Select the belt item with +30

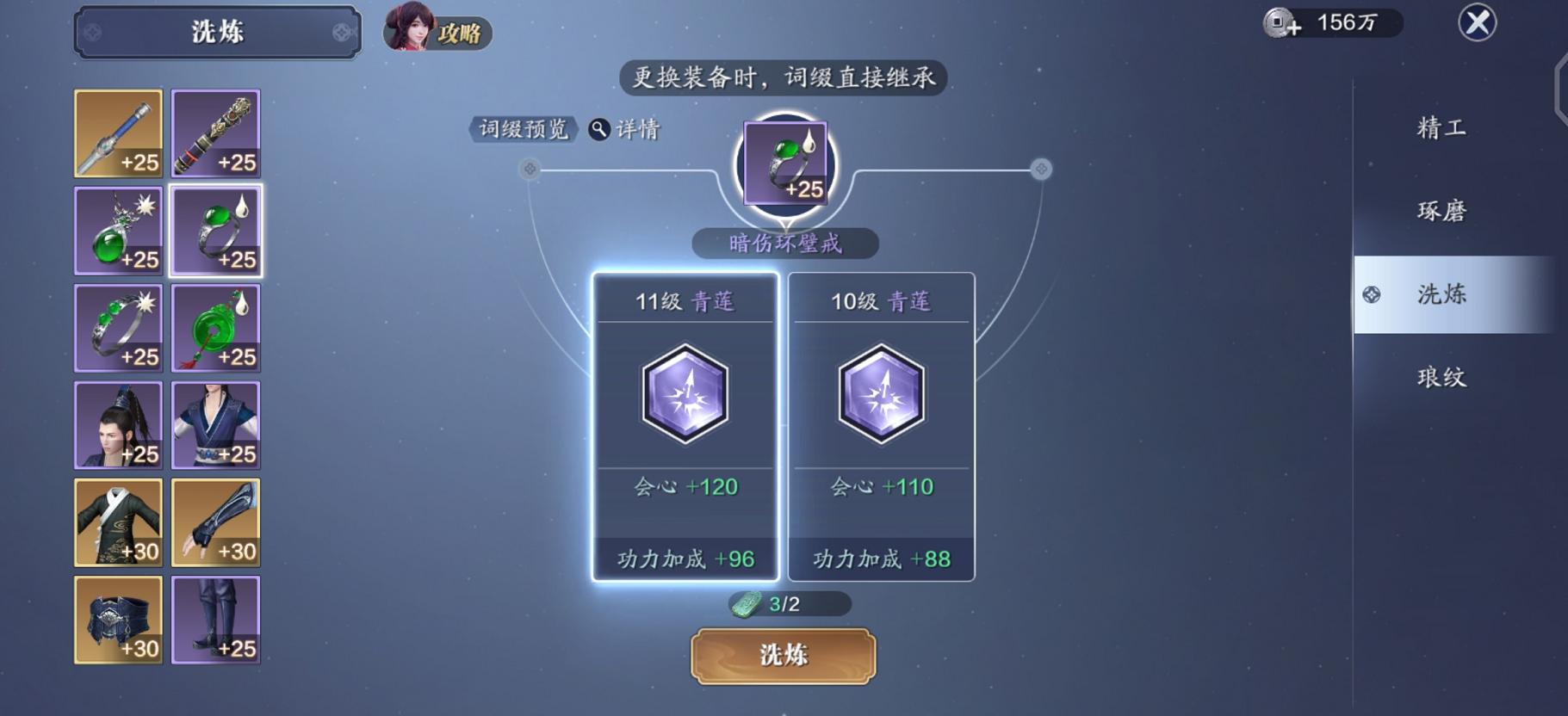(x=118, y=620)
